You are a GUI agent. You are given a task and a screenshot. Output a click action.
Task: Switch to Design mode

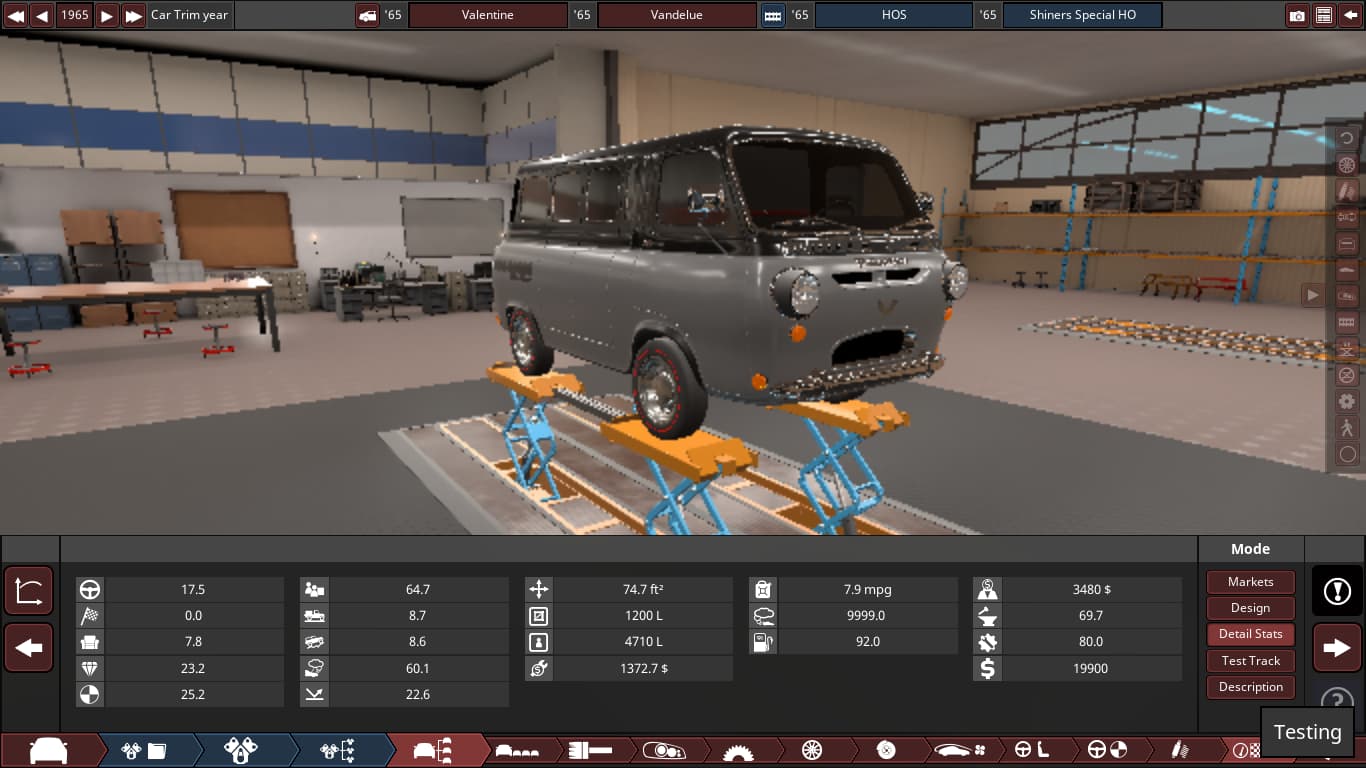(x=1250, y=608)
